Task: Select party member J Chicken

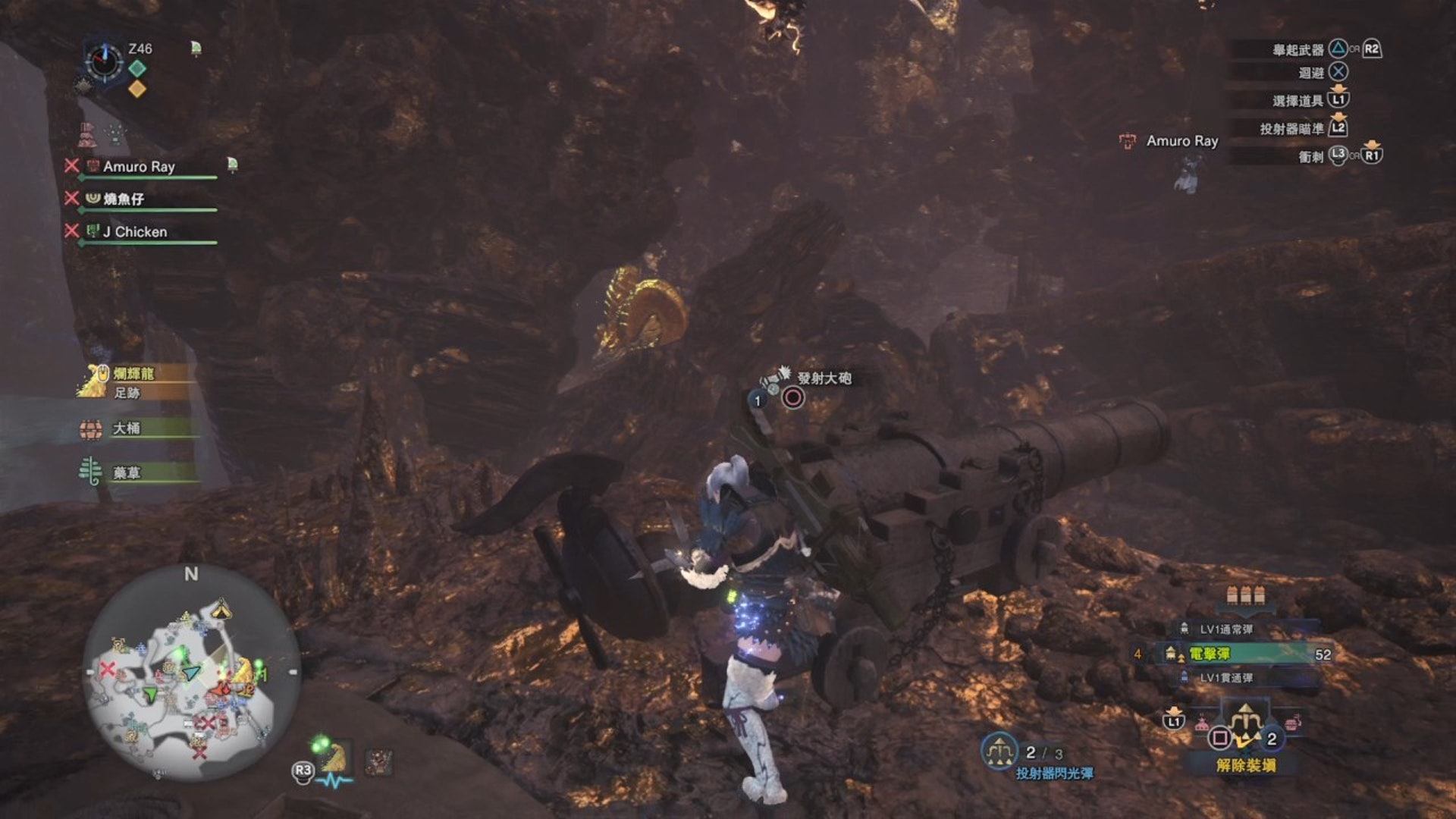Action: tap(135, 232)
